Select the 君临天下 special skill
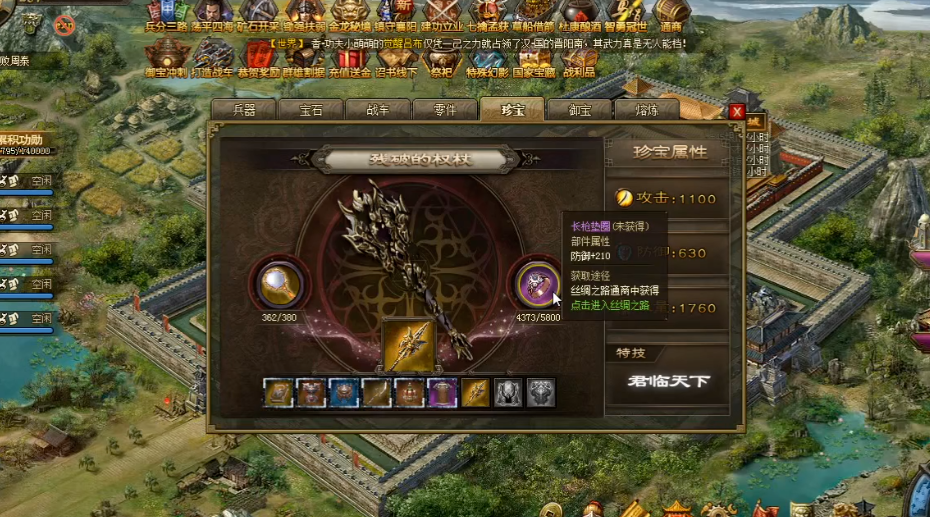 pyautogui.click(x=667, y=380)
